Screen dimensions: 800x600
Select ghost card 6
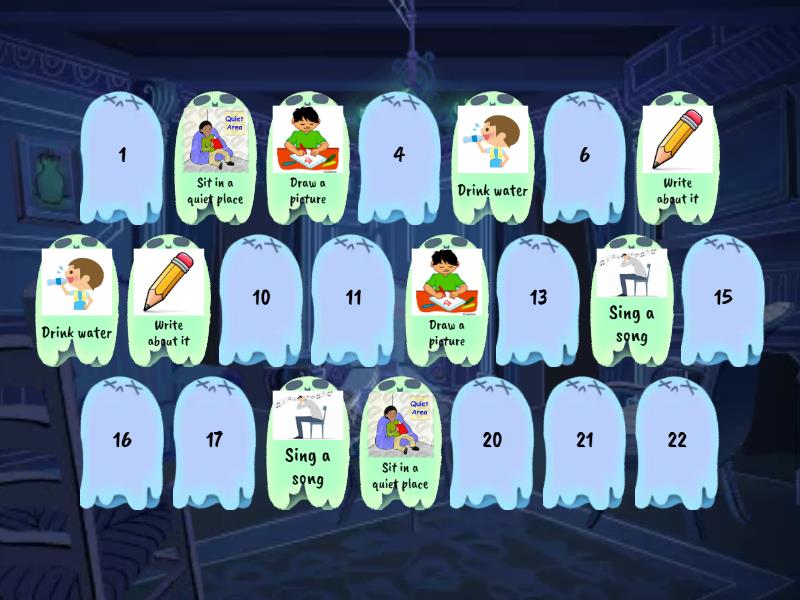pos(584,156)
